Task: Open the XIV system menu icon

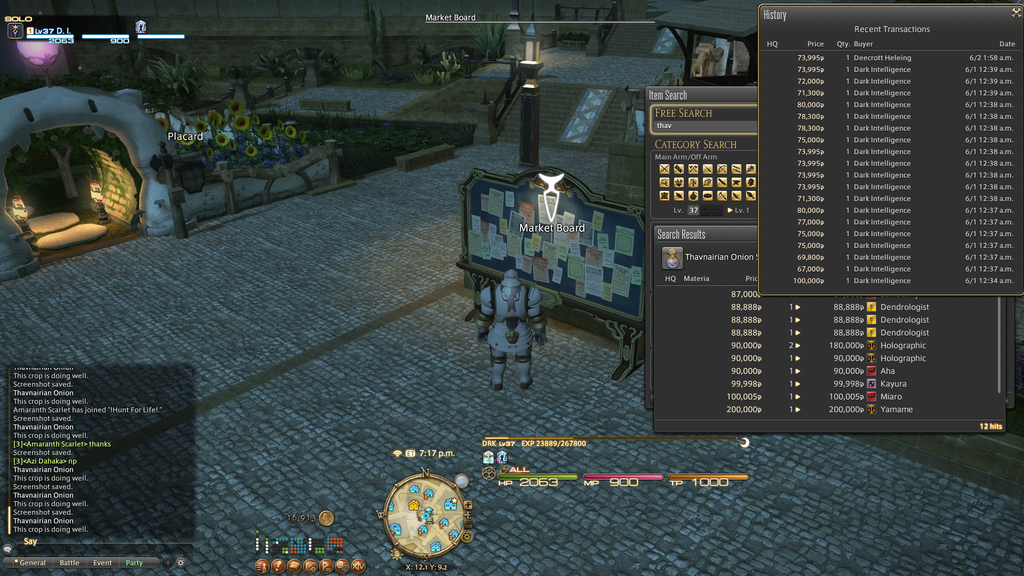Action: tap(359, 566)
